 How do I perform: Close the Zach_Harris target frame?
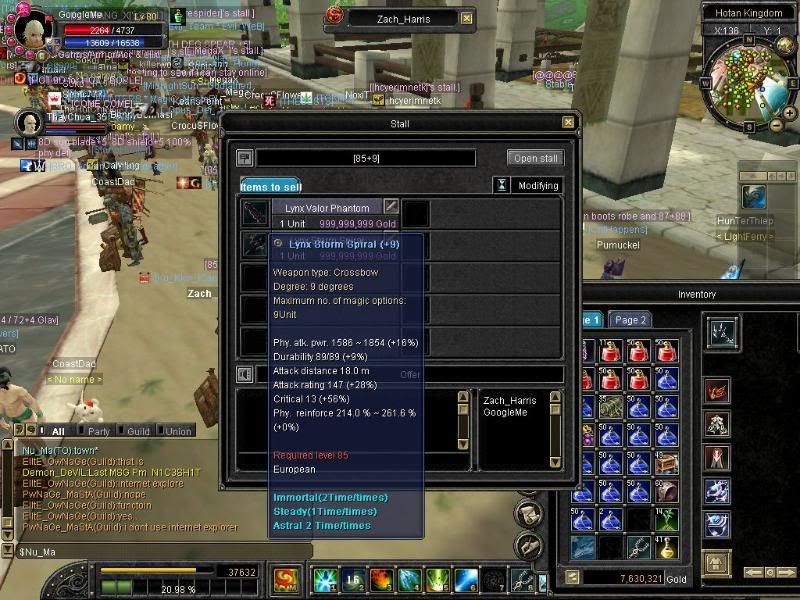(x=466, y=18)
